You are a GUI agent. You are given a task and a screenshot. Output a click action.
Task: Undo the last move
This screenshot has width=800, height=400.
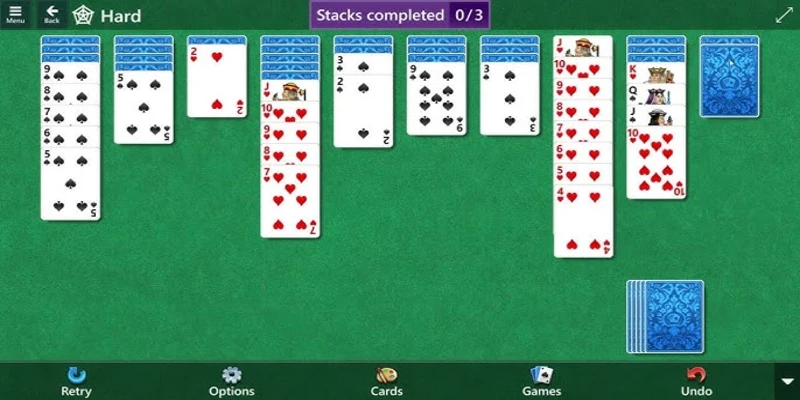point(696,380)
